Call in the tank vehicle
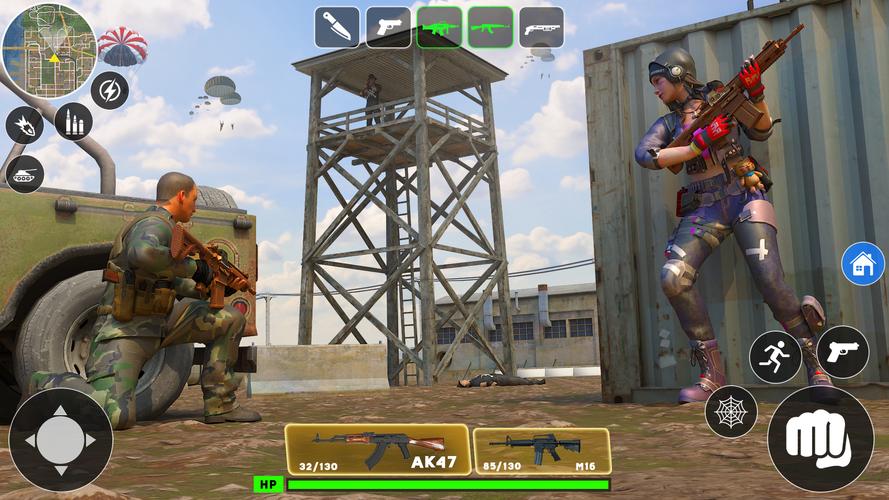Screen dimensions: 889x500 25,173
